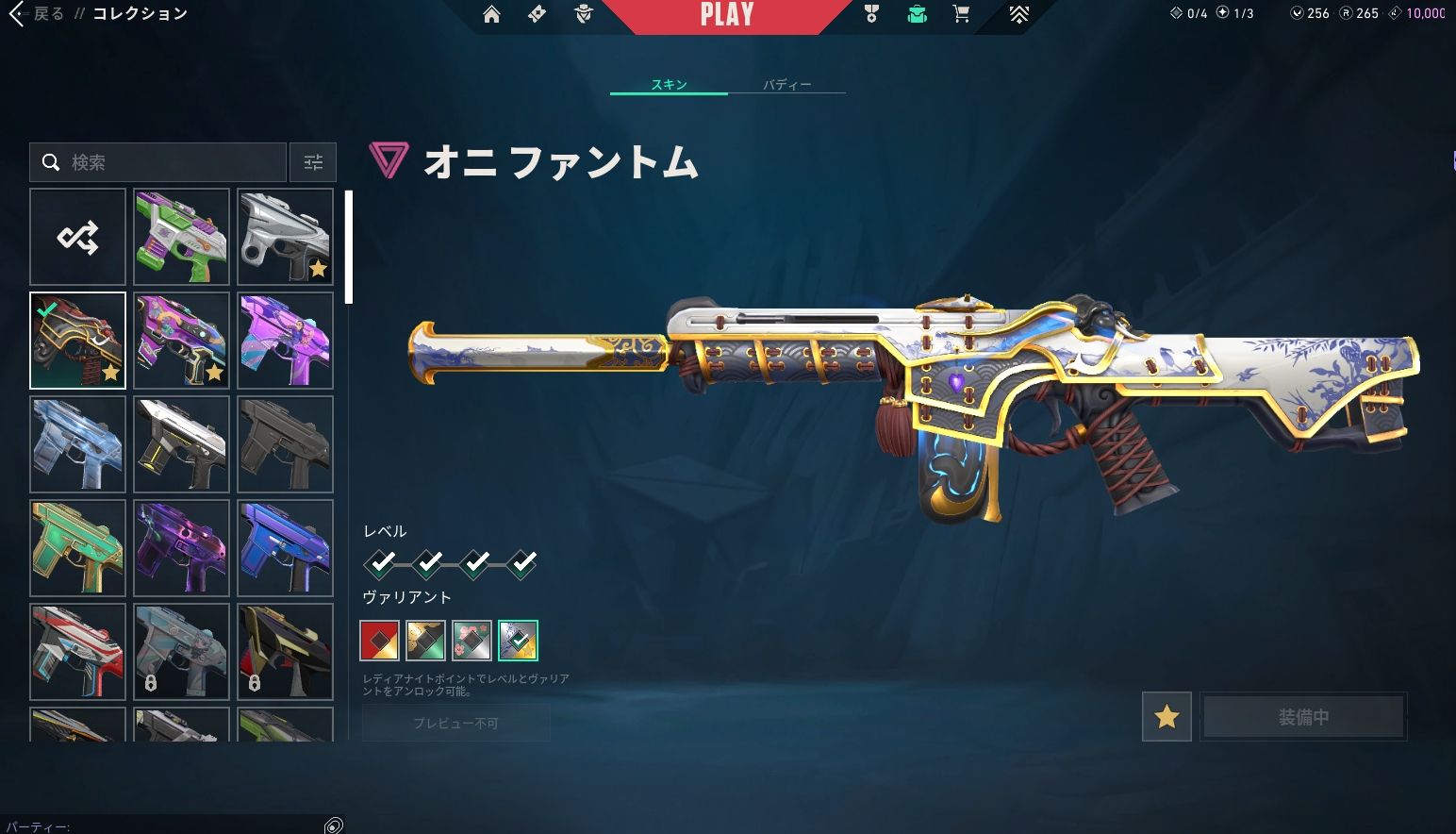Open the home icon in top bar
The width and height of the screenshot is (1456, 834).
491,14
